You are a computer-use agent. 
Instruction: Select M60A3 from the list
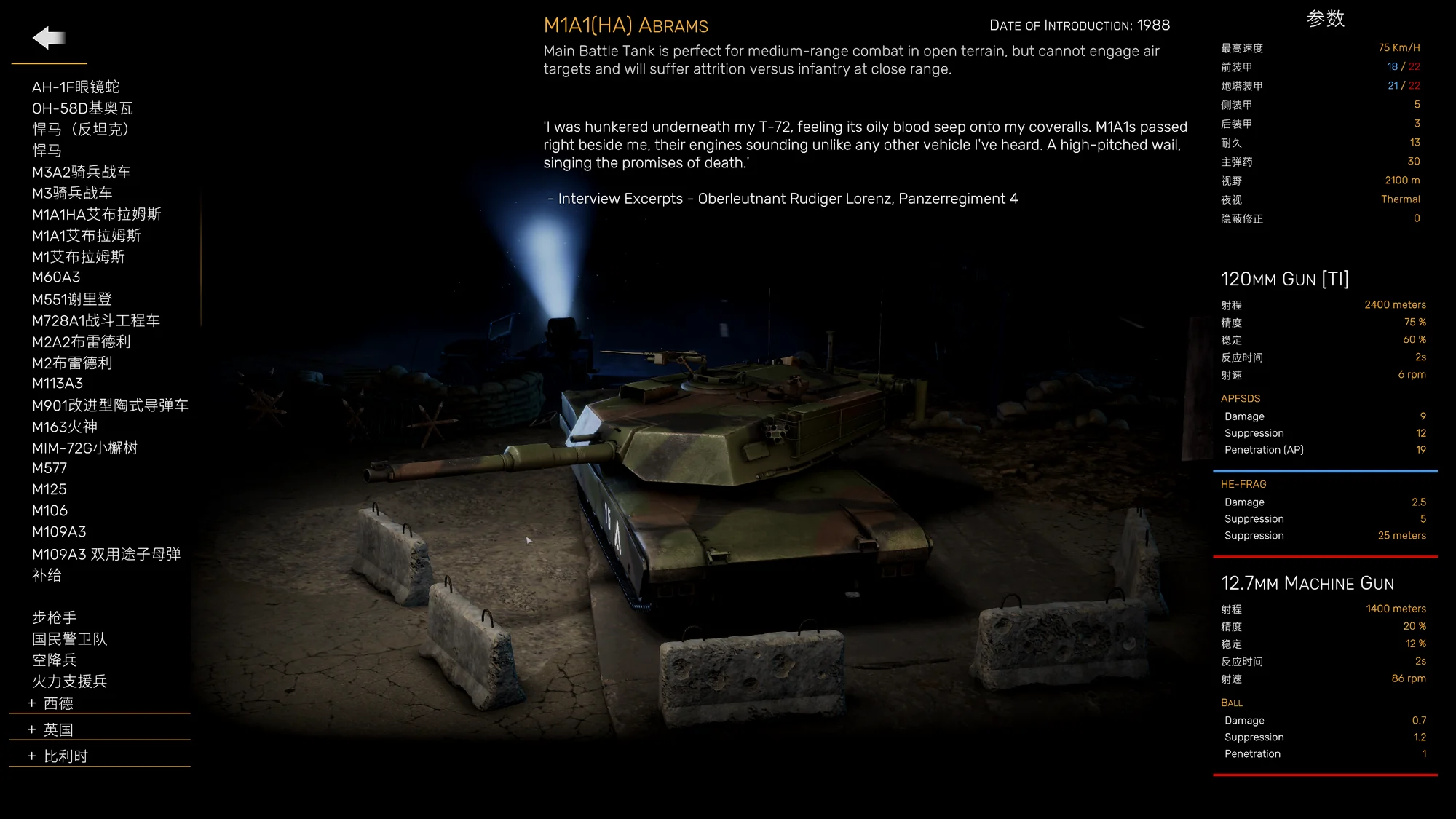tap(56, 277)
